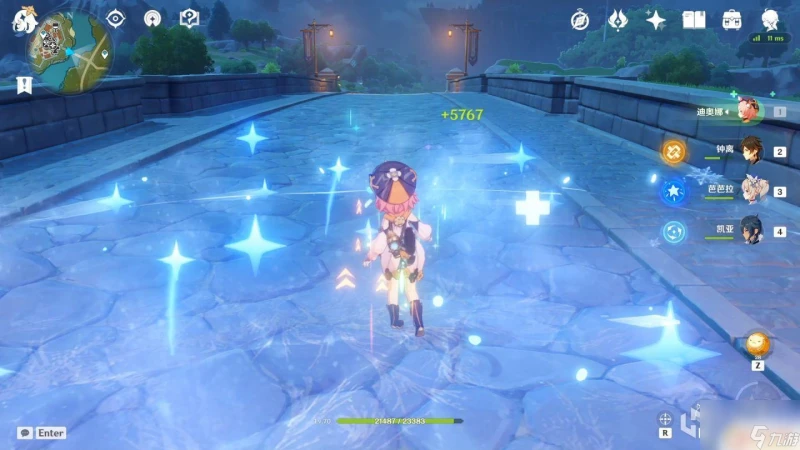The image size is (800, 450).
Task: Open the battle pass winged icon
Action: [x=618, y=19]
